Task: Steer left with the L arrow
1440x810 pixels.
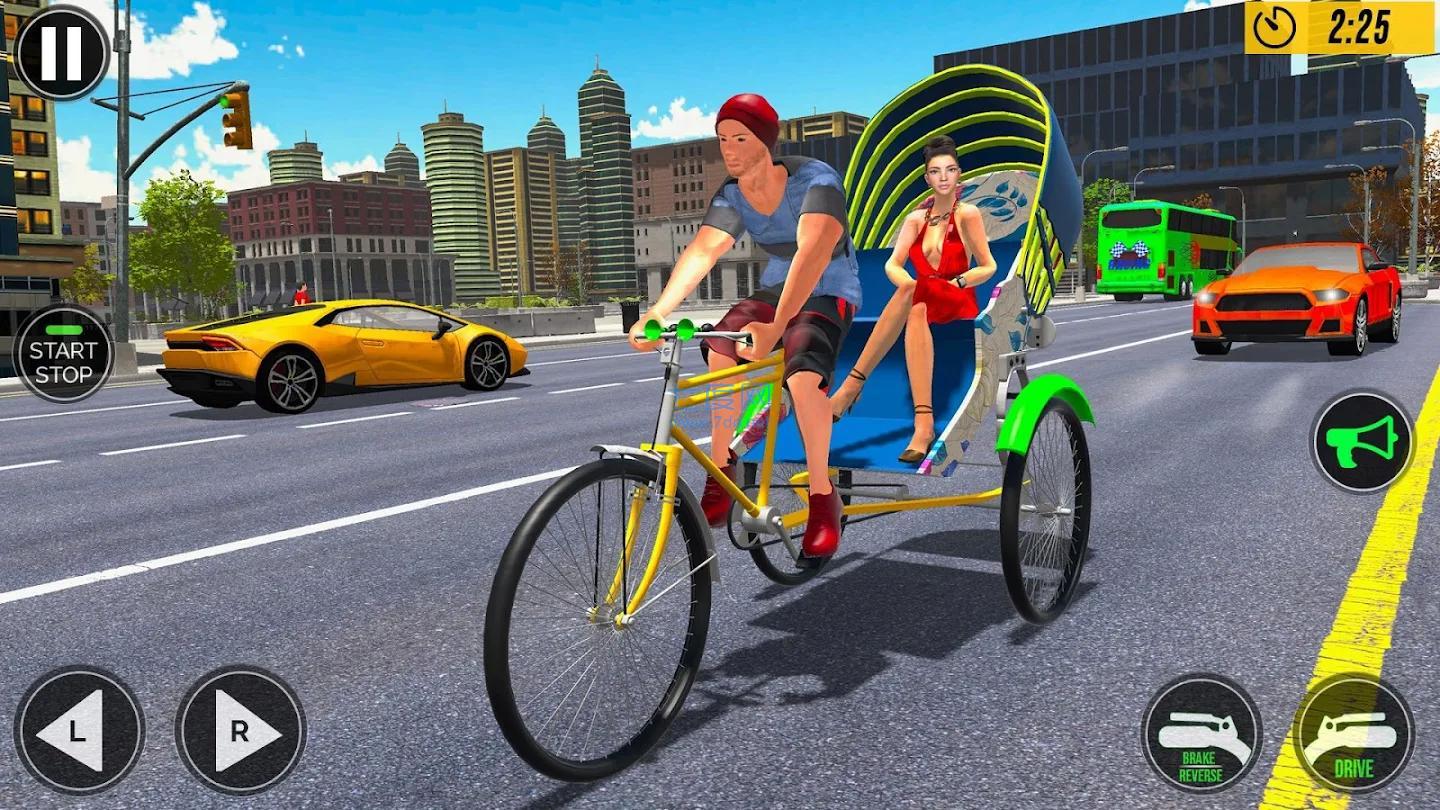Action: tap(79, 731)
